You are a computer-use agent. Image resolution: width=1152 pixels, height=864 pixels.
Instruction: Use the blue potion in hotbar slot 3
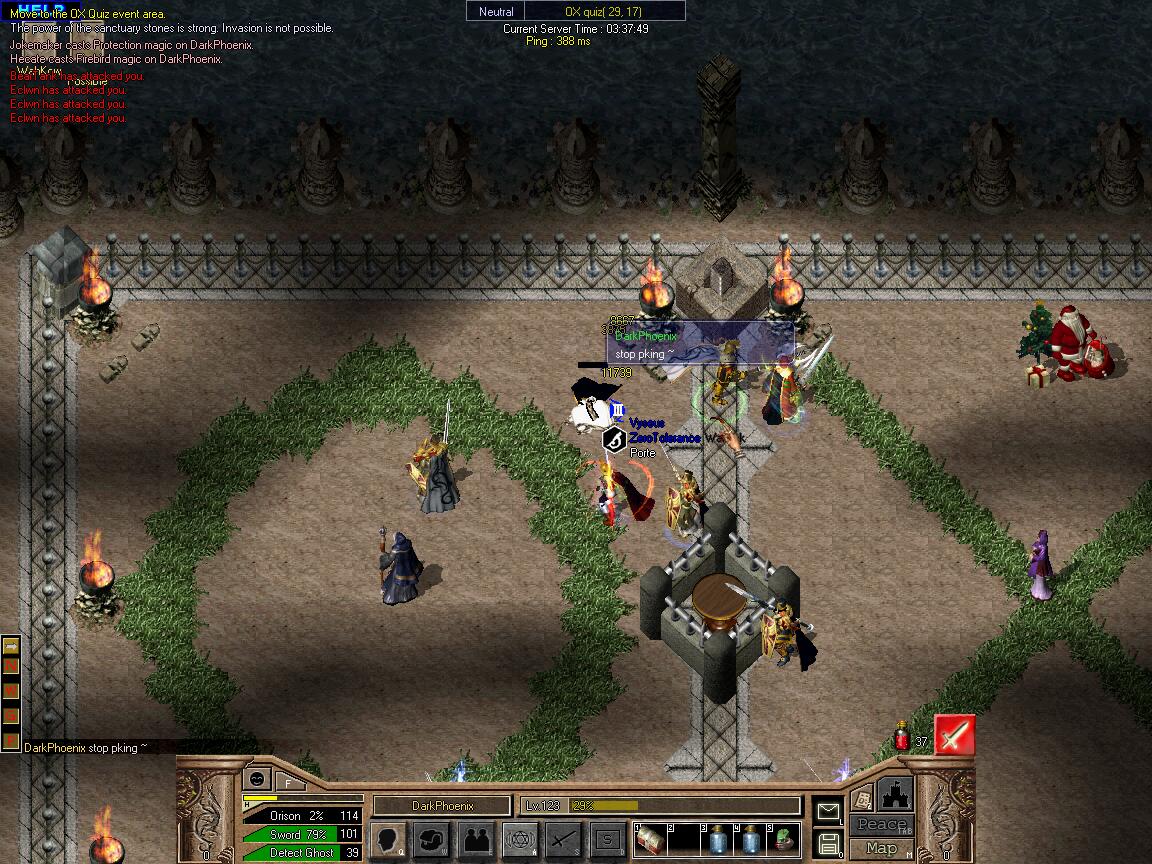click(x=717, y=840)
